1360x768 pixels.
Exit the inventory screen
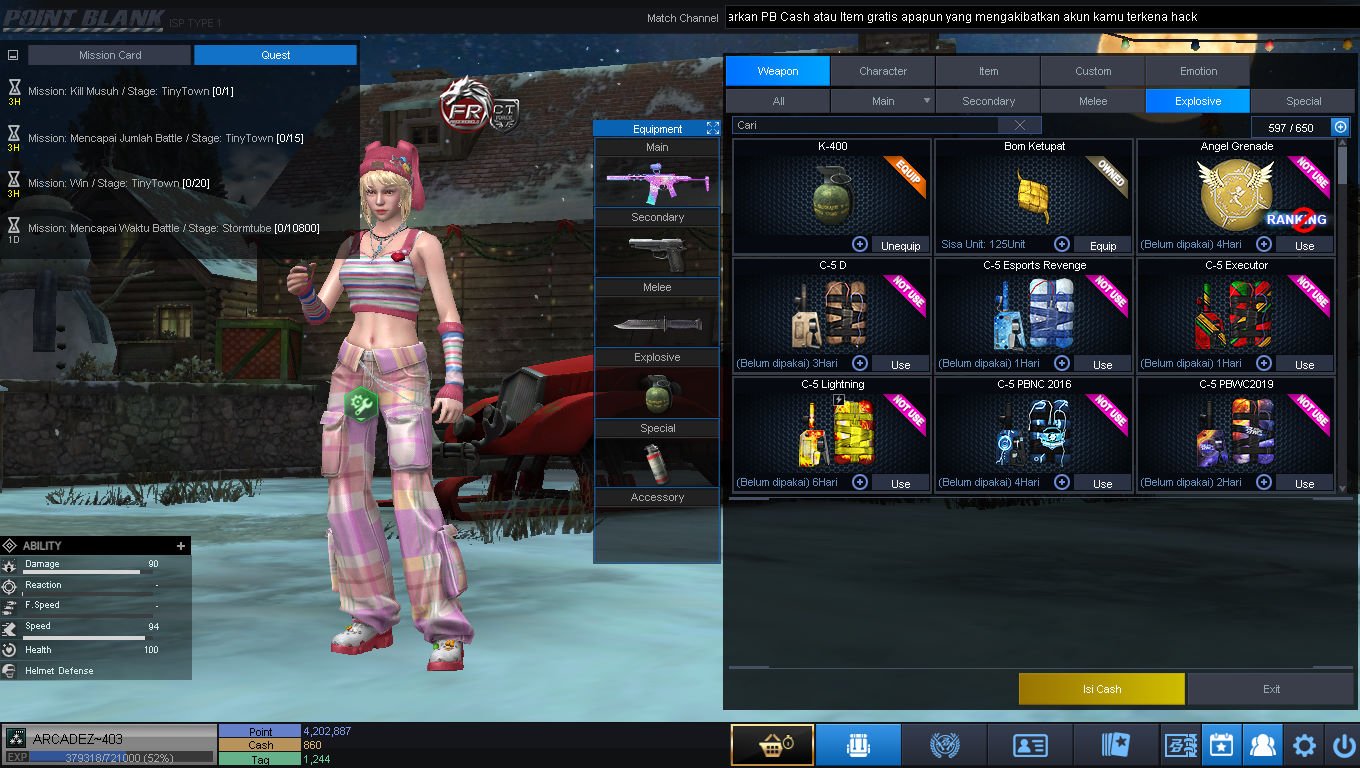[1271, 689]
